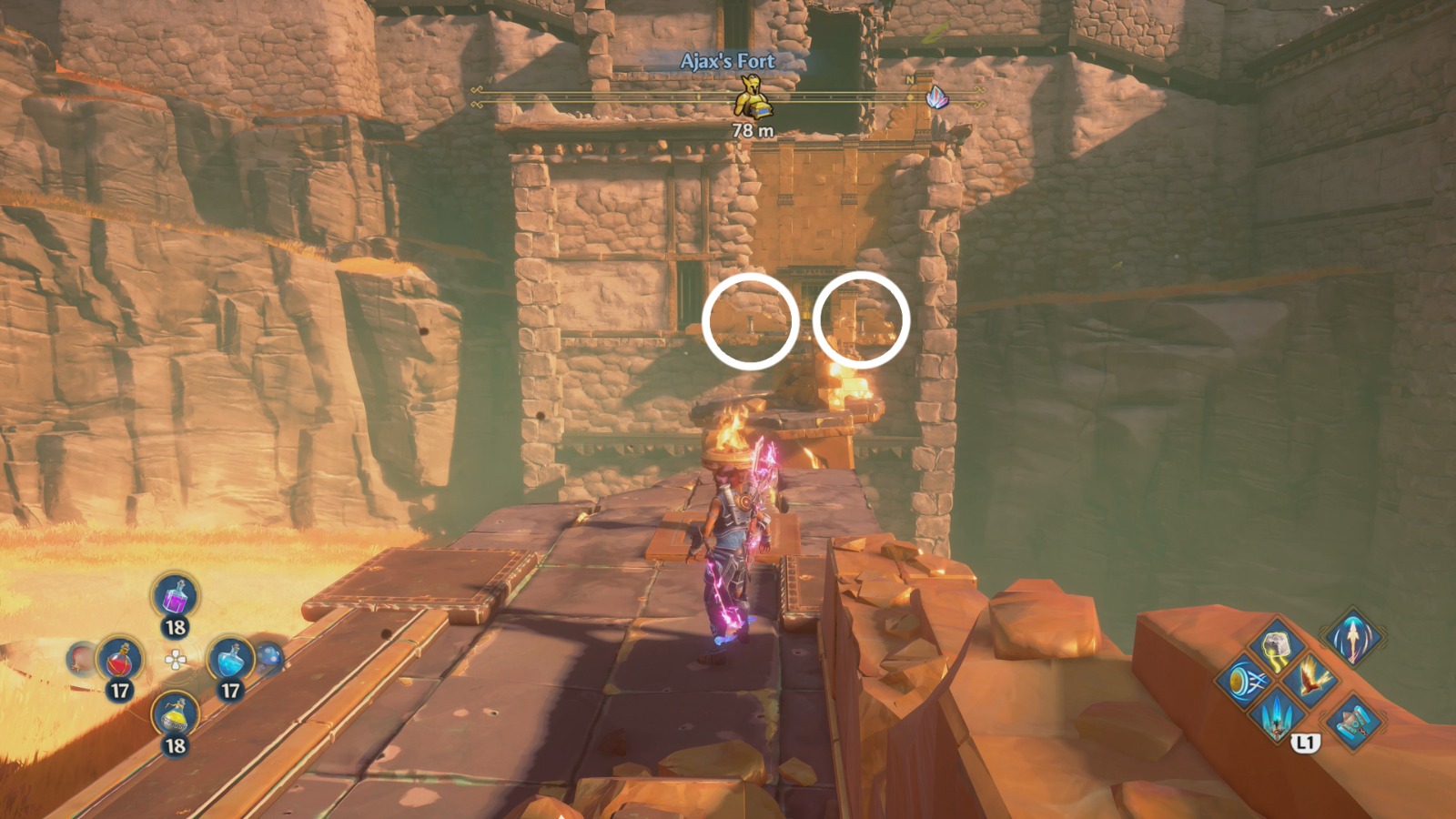The height and width of the screenshot is (819, 1456).
Task: Activate the blue trident ability icon
Action: tap(1277, 715)
